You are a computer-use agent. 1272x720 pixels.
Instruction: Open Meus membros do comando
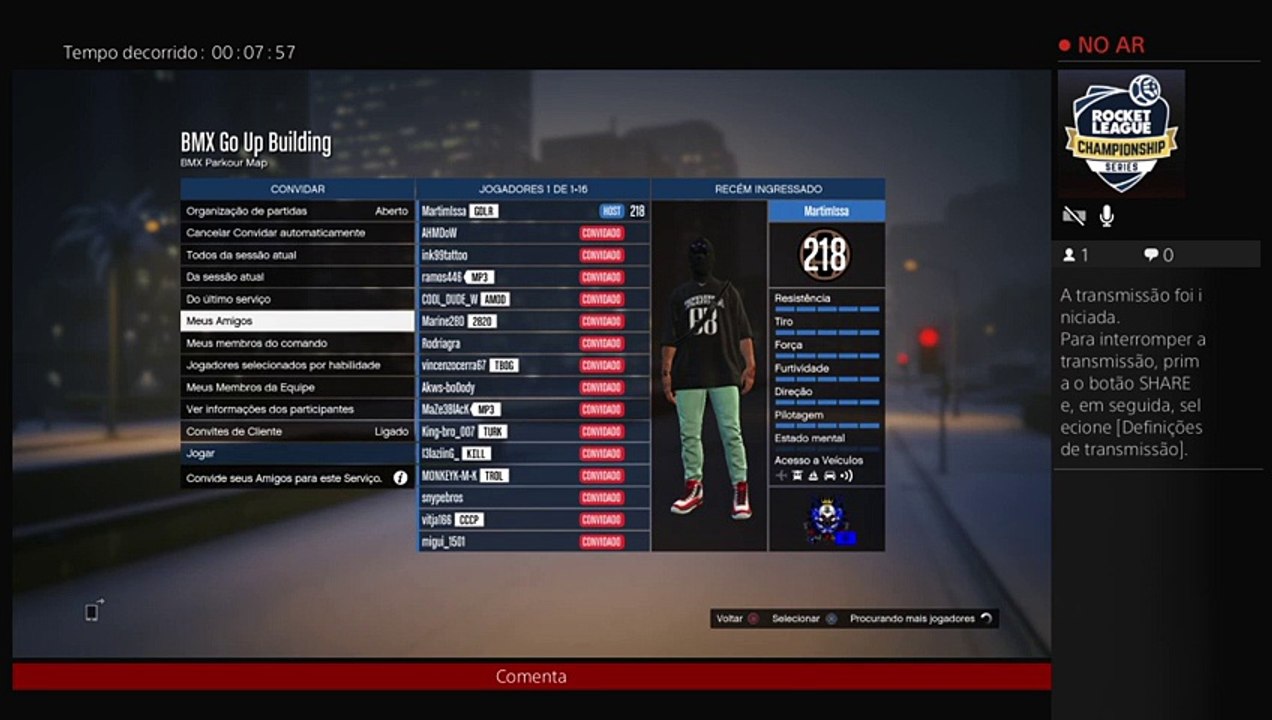[297, 343]
